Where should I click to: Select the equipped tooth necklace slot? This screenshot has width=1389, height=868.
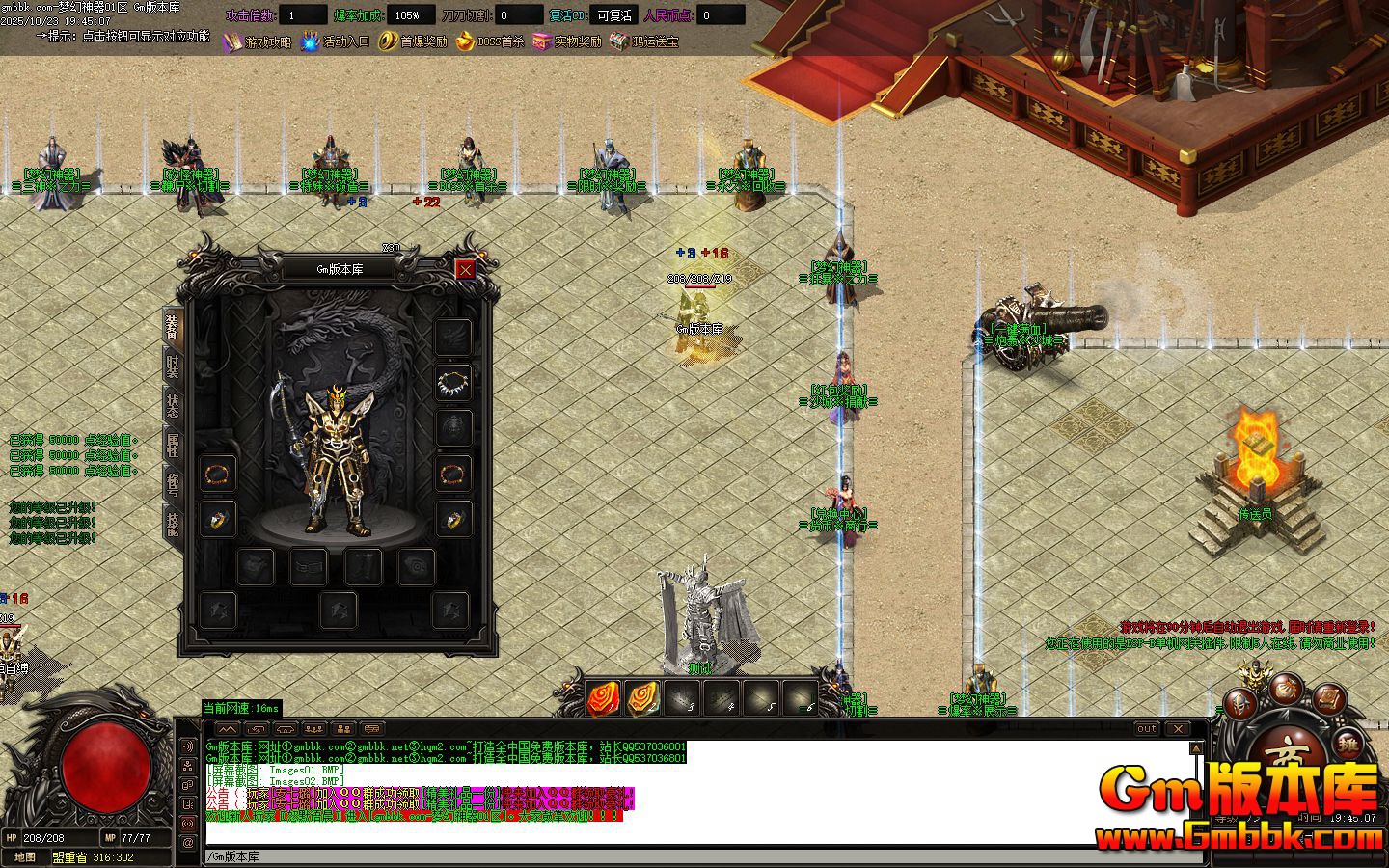coord(453,382)
